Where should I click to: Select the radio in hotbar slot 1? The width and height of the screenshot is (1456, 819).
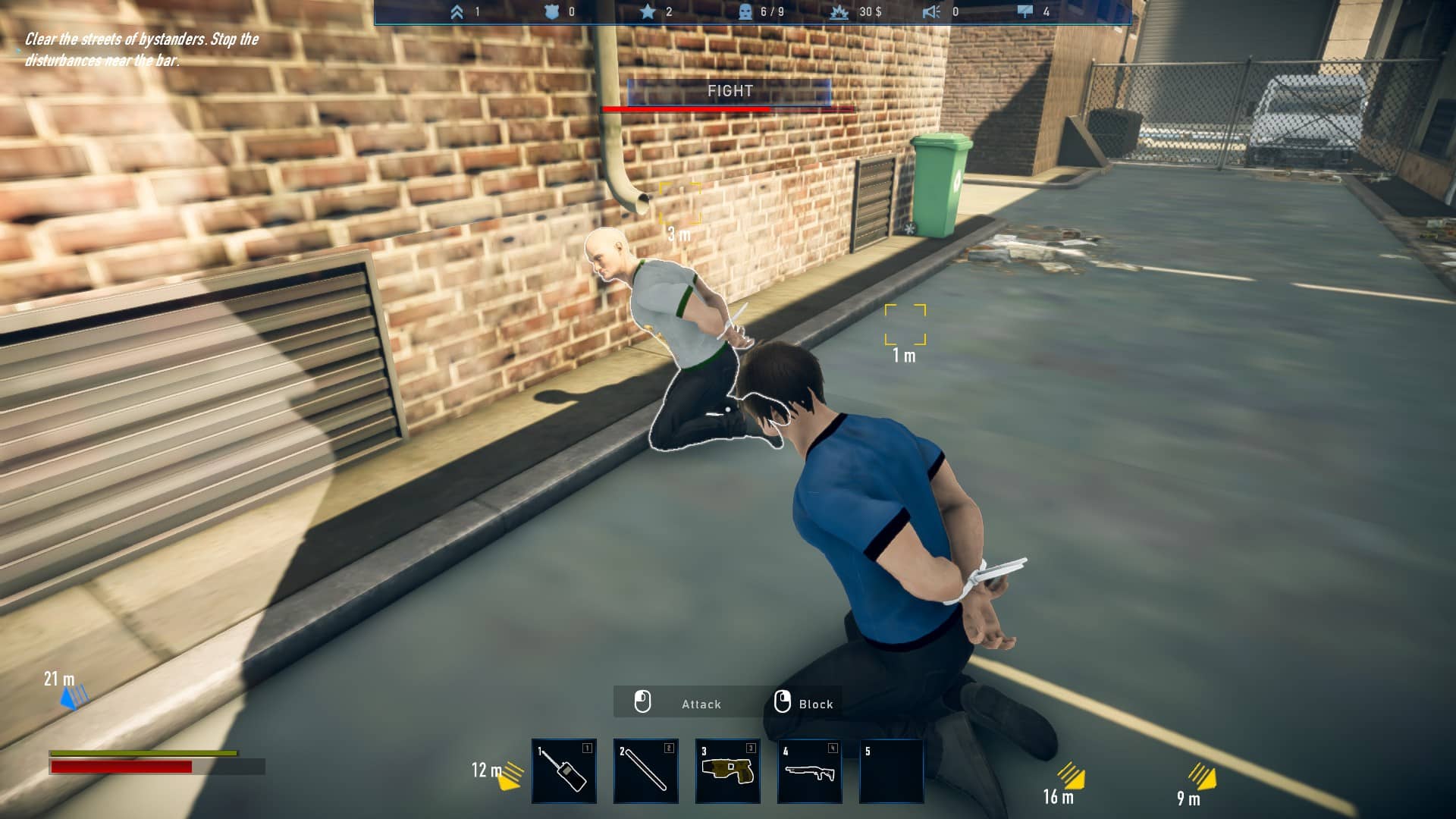564,771
